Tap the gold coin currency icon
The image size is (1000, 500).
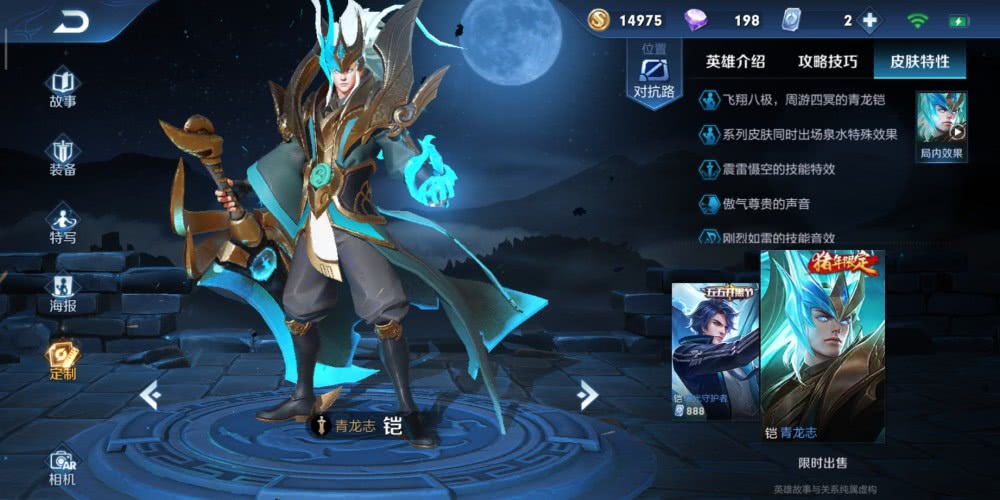(x=598, y=20)
